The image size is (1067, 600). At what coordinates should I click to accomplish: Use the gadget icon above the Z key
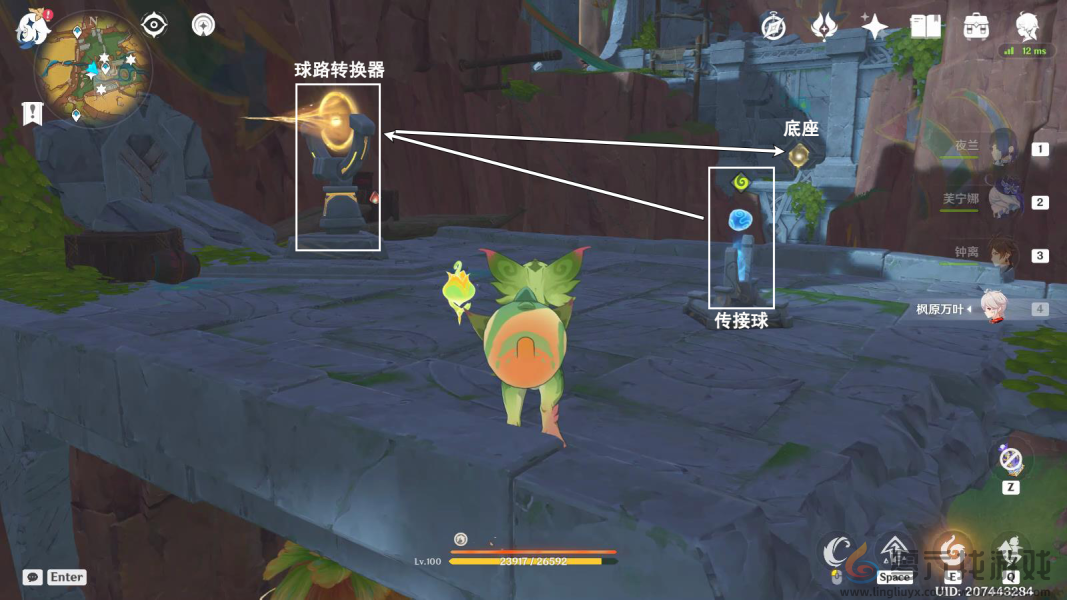[1011, 461]
